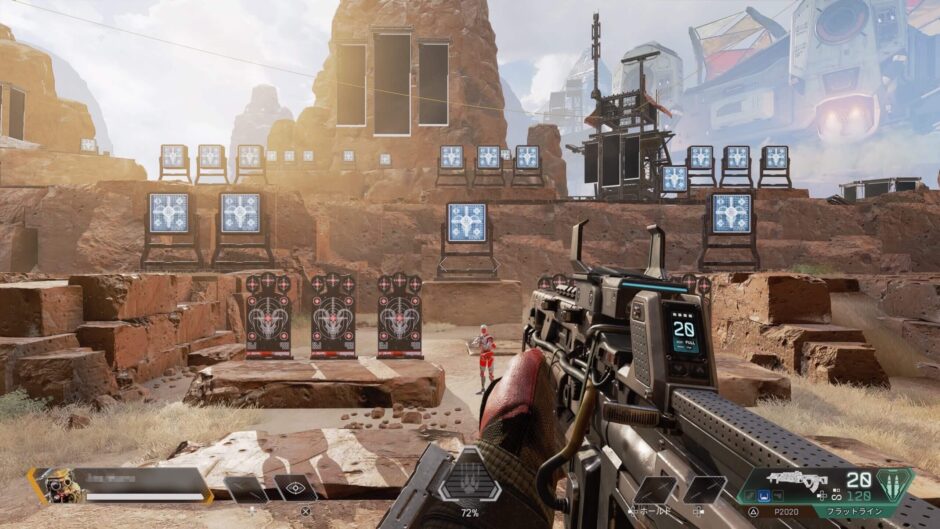Activate the eye tactical ability icon
Viewport: 940px width, 529px height.
pyautogui.click(x=295, y=488)
